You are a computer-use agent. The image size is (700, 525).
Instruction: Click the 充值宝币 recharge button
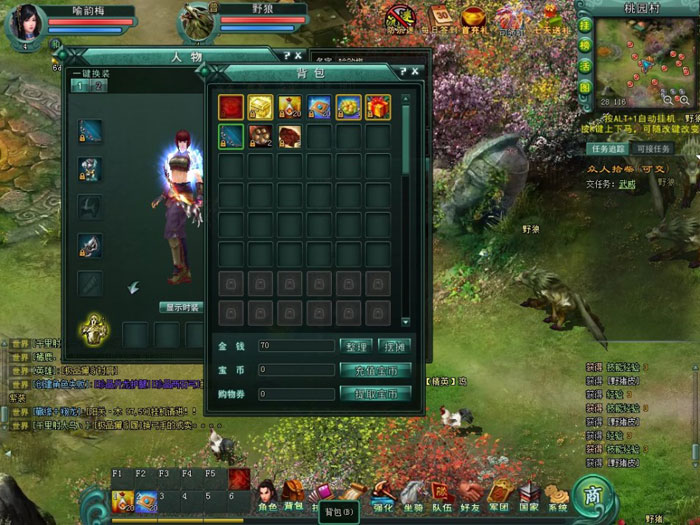pos(377,370)
